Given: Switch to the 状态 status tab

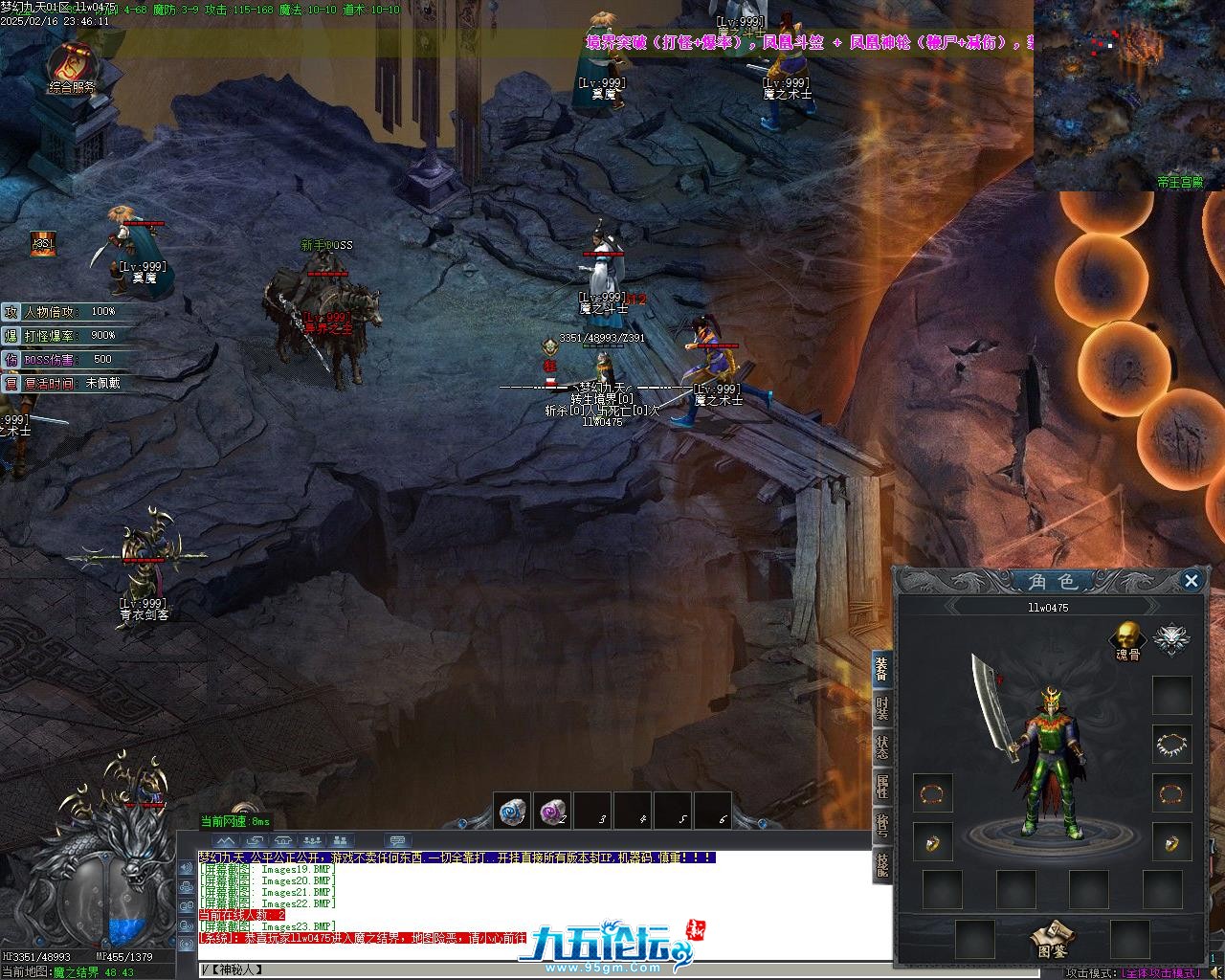Looking at the screenshot, I should click(881, 748).
